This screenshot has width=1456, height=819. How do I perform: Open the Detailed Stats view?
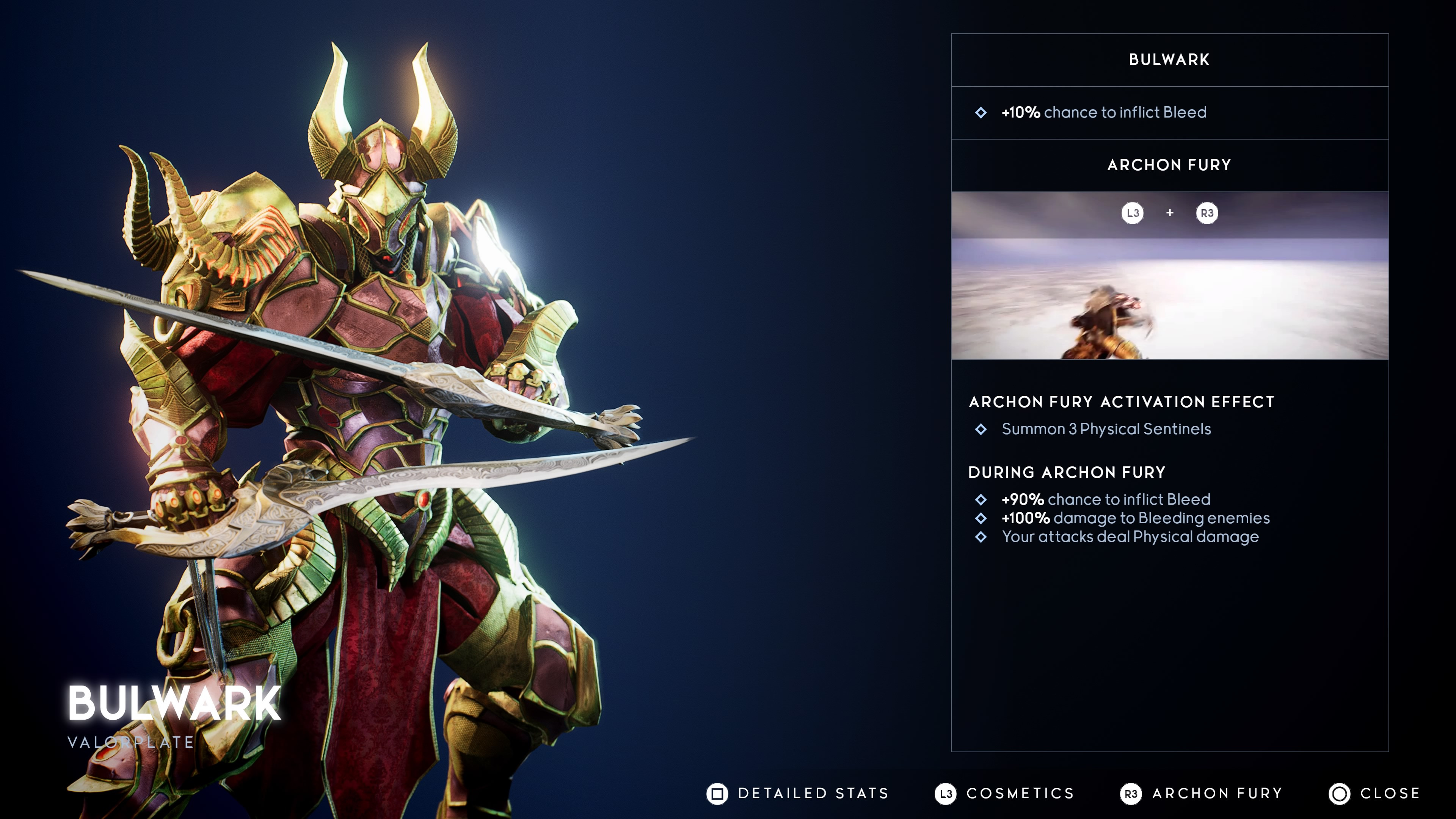coord(797,793)
